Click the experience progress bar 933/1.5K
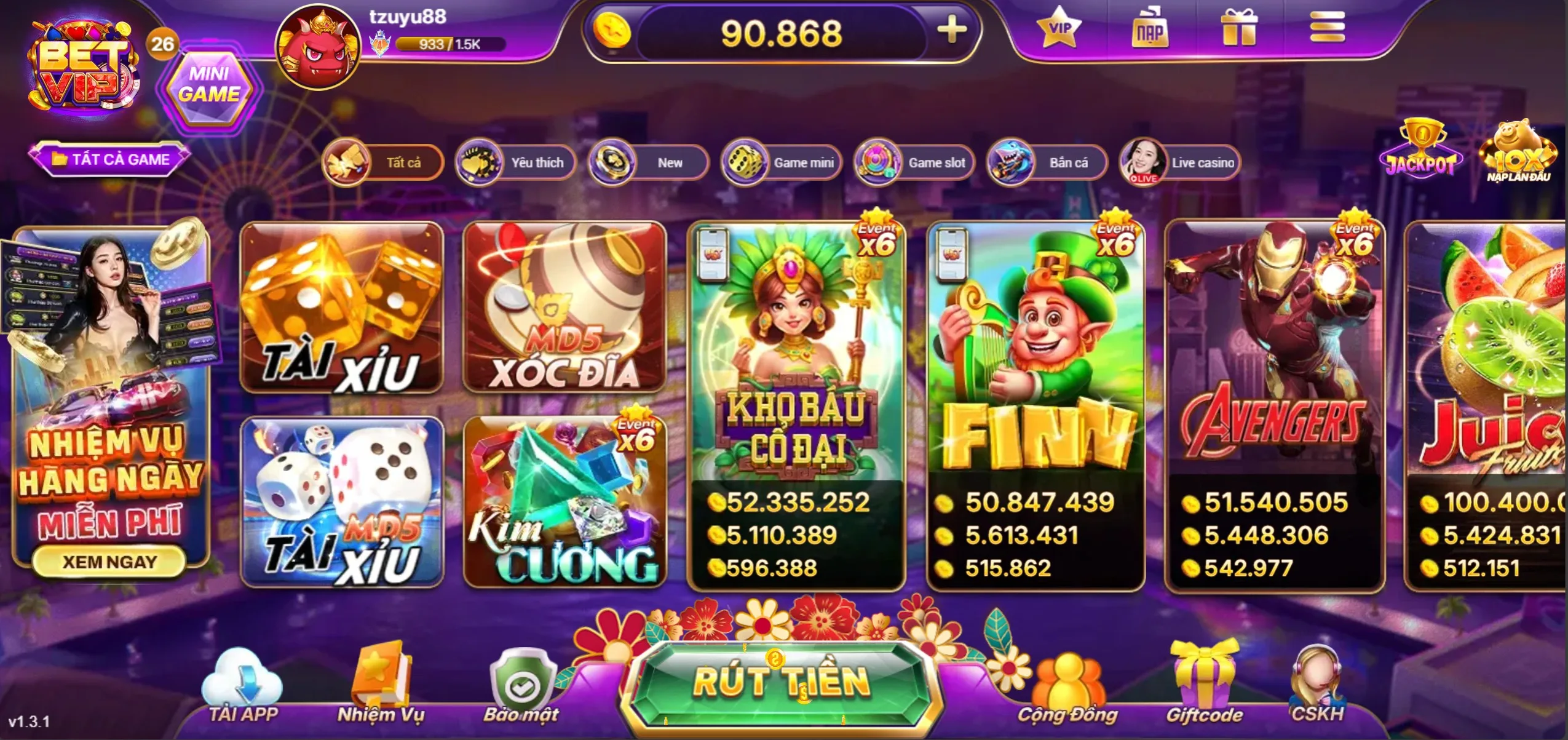1568x740 pixels. (x=443, y=44)
